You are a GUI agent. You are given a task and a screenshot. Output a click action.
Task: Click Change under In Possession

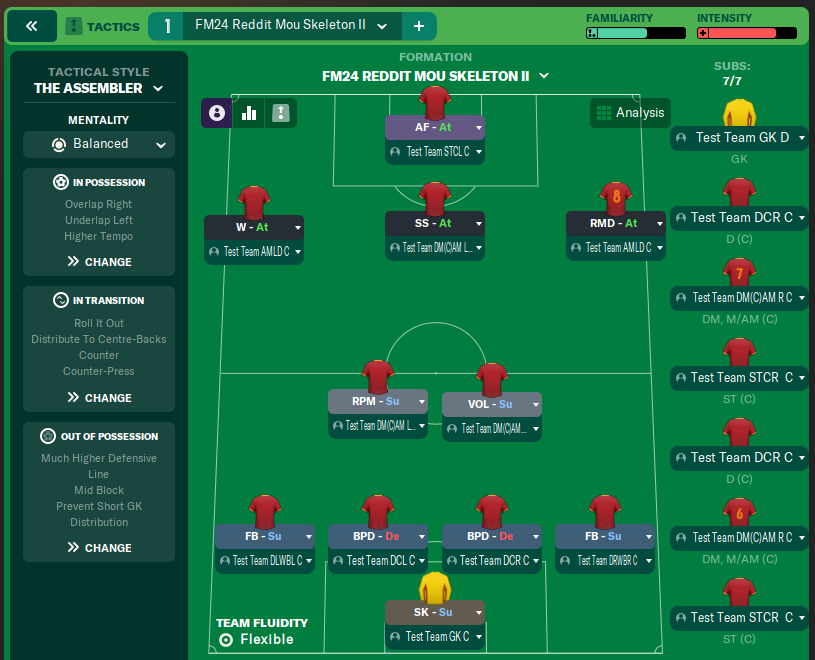tap(99, 262)
